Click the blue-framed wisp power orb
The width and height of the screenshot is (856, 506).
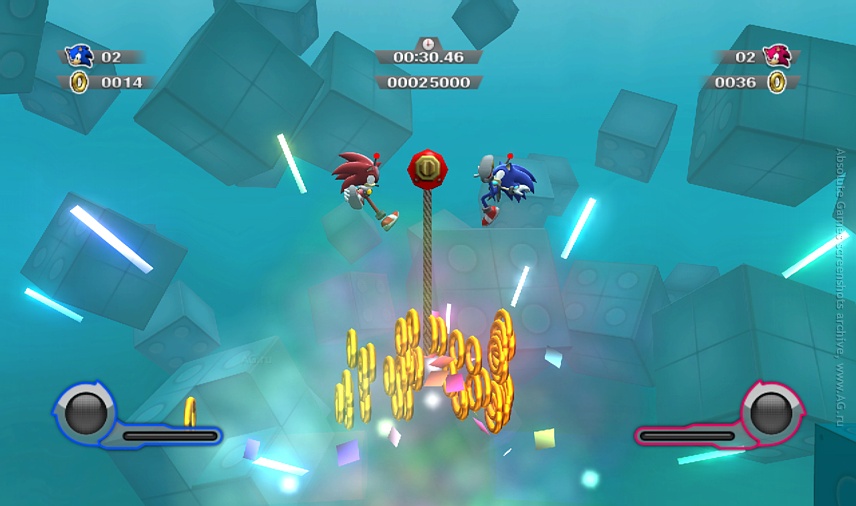(x=86, y=412)
